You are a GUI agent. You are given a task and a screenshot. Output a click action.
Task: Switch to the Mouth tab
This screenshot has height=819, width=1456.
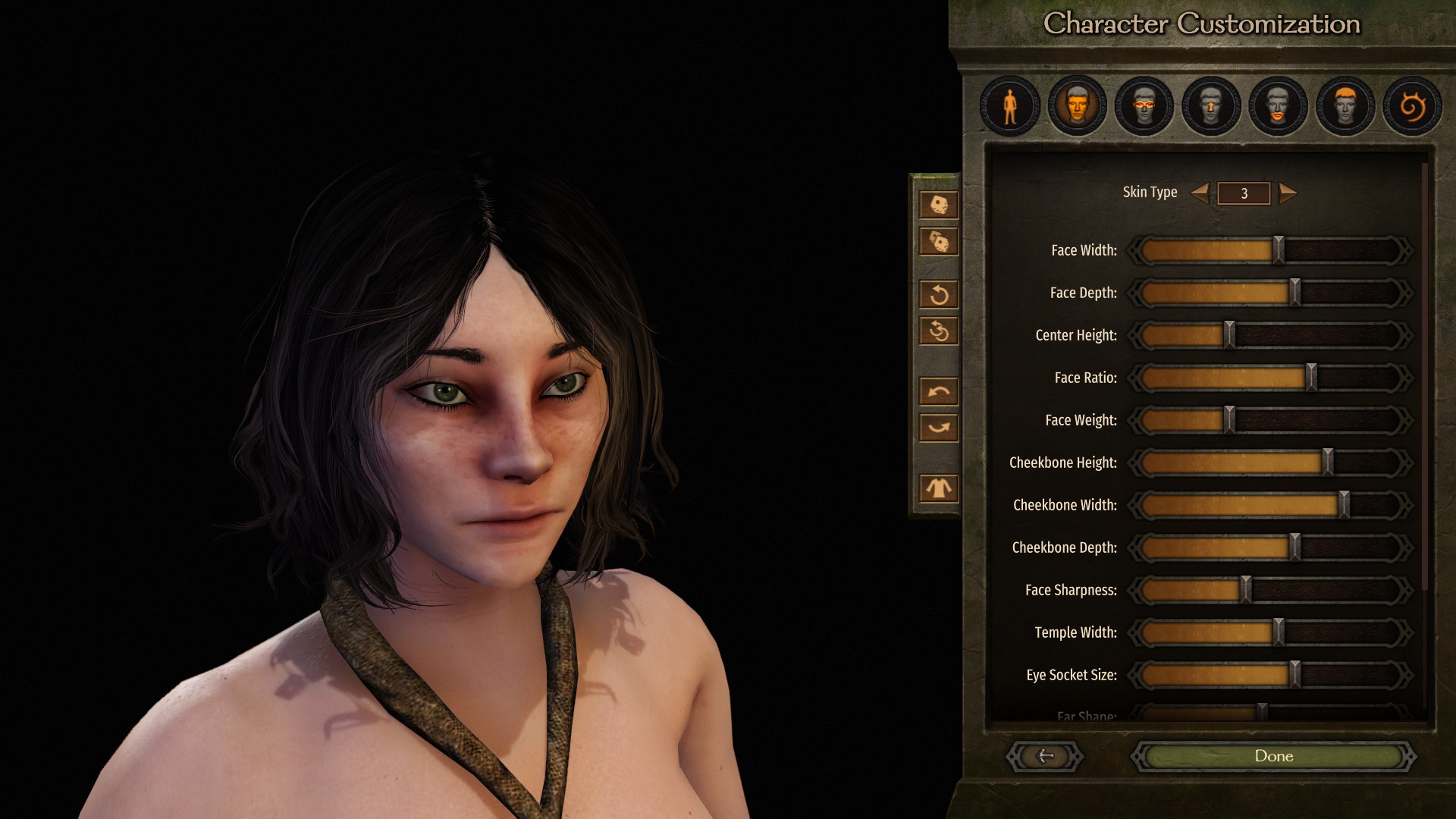1278,106
